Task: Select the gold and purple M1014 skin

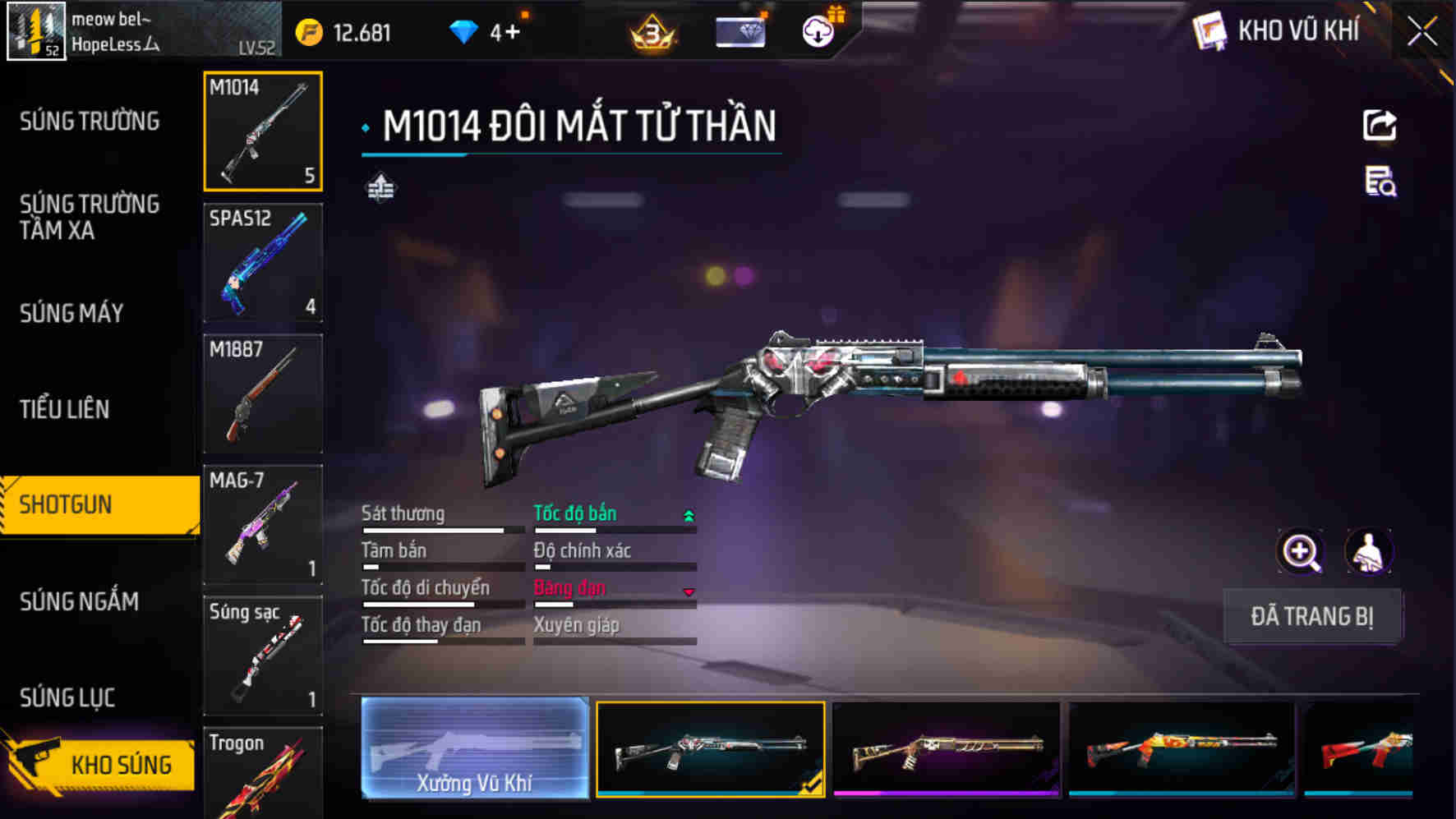Action: pyautogui.click(x=947, y=748)
